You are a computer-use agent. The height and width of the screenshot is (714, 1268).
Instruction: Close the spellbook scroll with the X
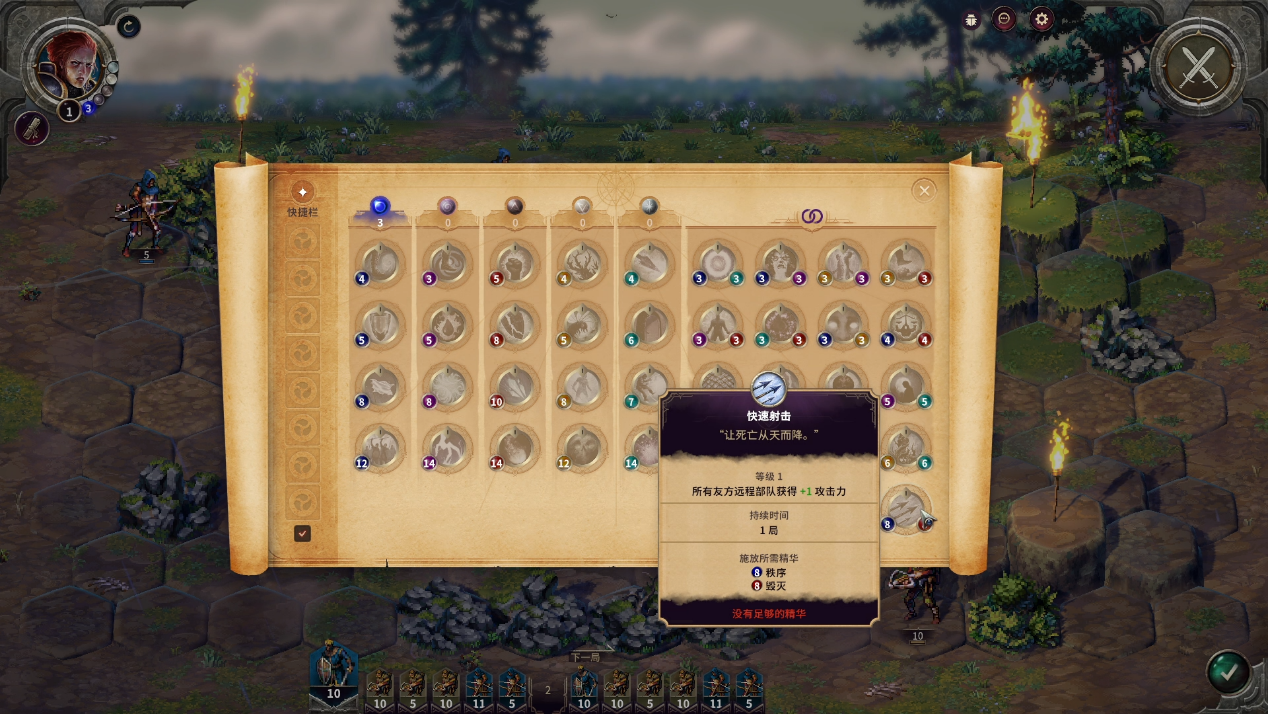pyautogui.click(x=924, y=190)
